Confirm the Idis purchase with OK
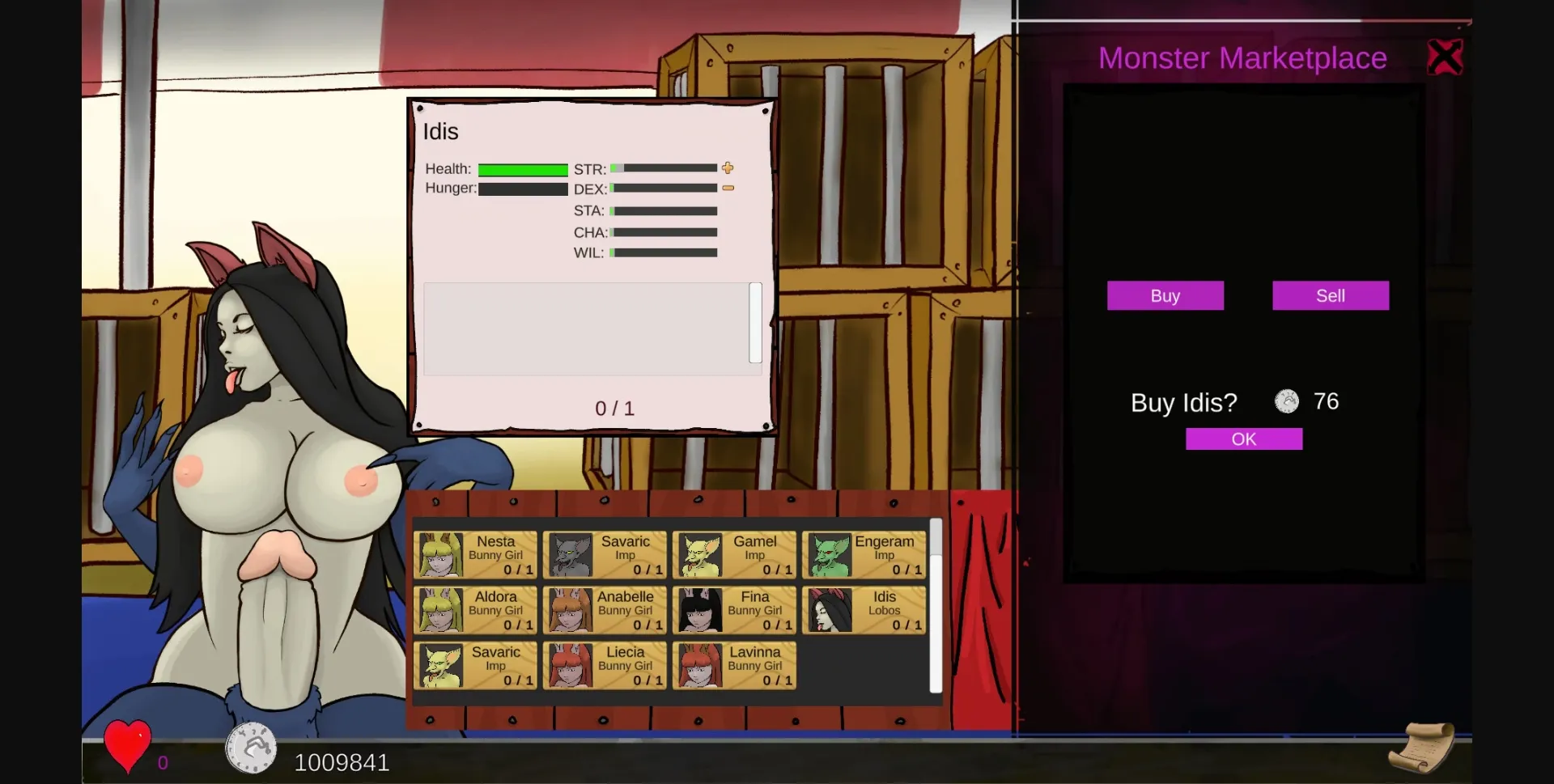 tap(1244, 439)
